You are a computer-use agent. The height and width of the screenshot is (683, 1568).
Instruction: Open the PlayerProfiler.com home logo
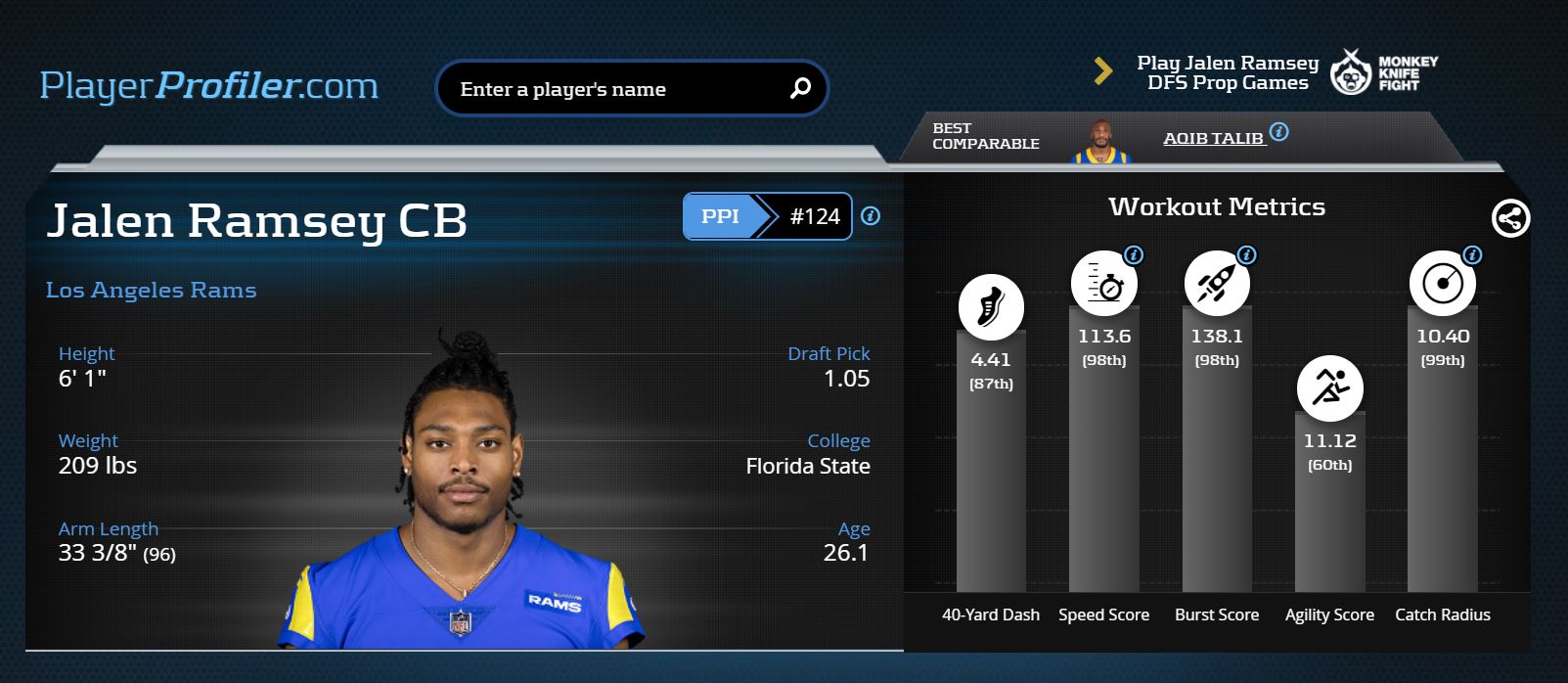208,86
